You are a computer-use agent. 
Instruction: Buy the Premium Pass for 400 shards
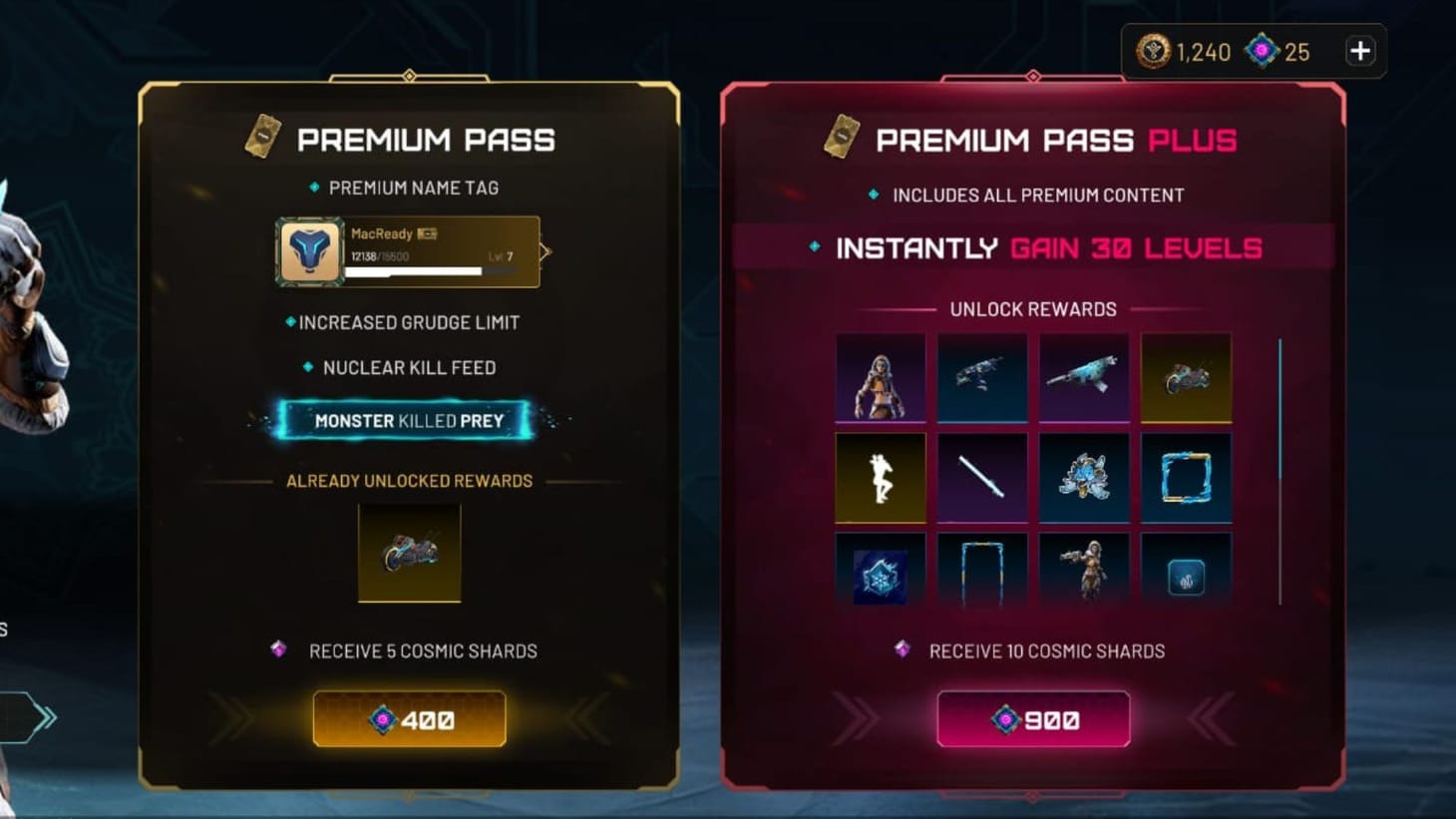click(x=410, y=718)
